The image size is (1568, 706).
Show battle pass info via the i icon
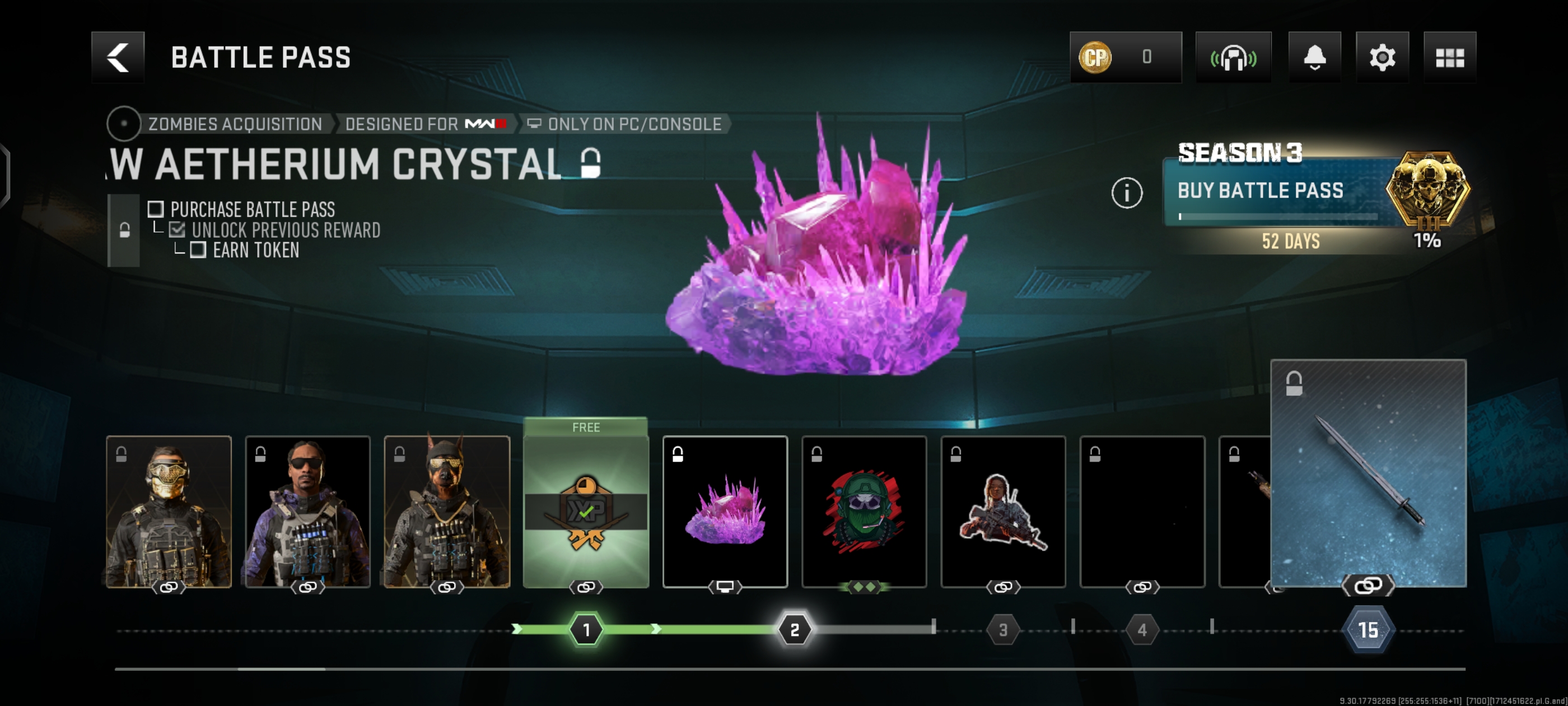pyautogui.click(x=1126, y=193)
